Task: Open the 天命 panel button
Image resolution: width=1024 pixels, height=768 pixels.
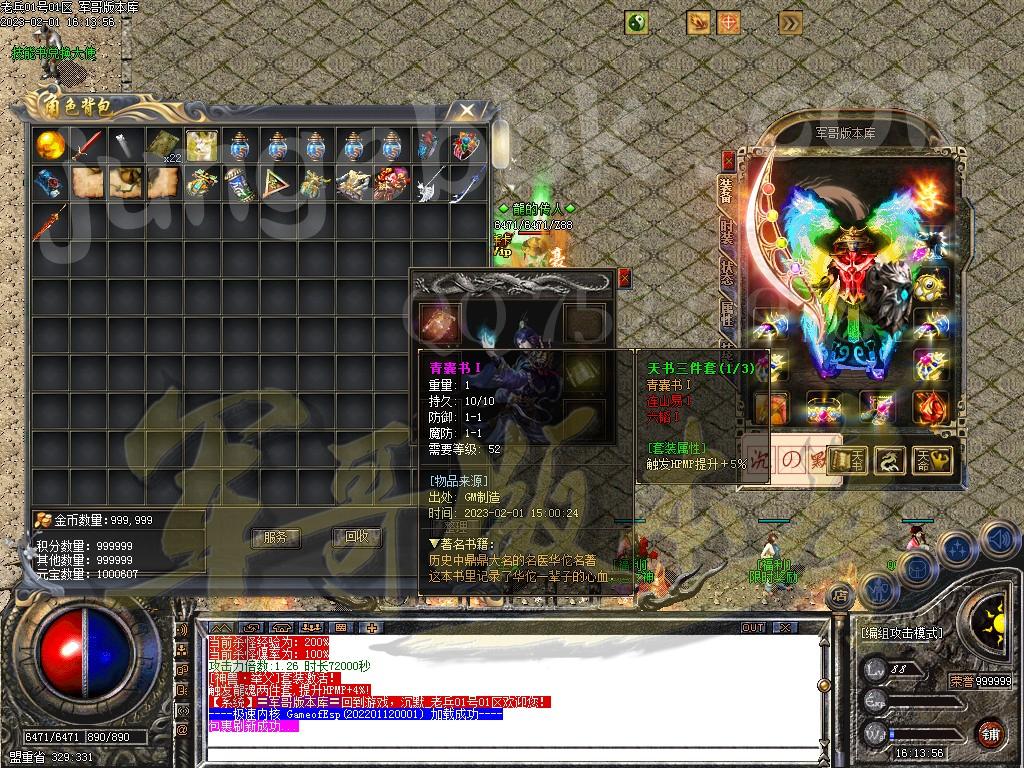Action: click(931, 460)
